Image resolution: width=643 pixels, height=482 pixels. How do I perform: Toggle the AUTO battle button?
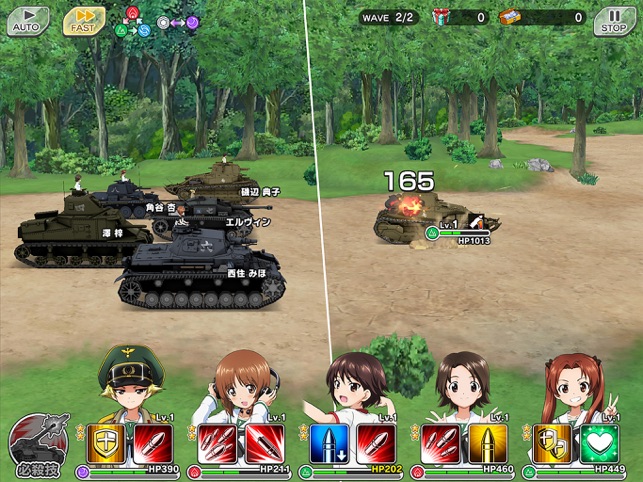click(28, 21)
